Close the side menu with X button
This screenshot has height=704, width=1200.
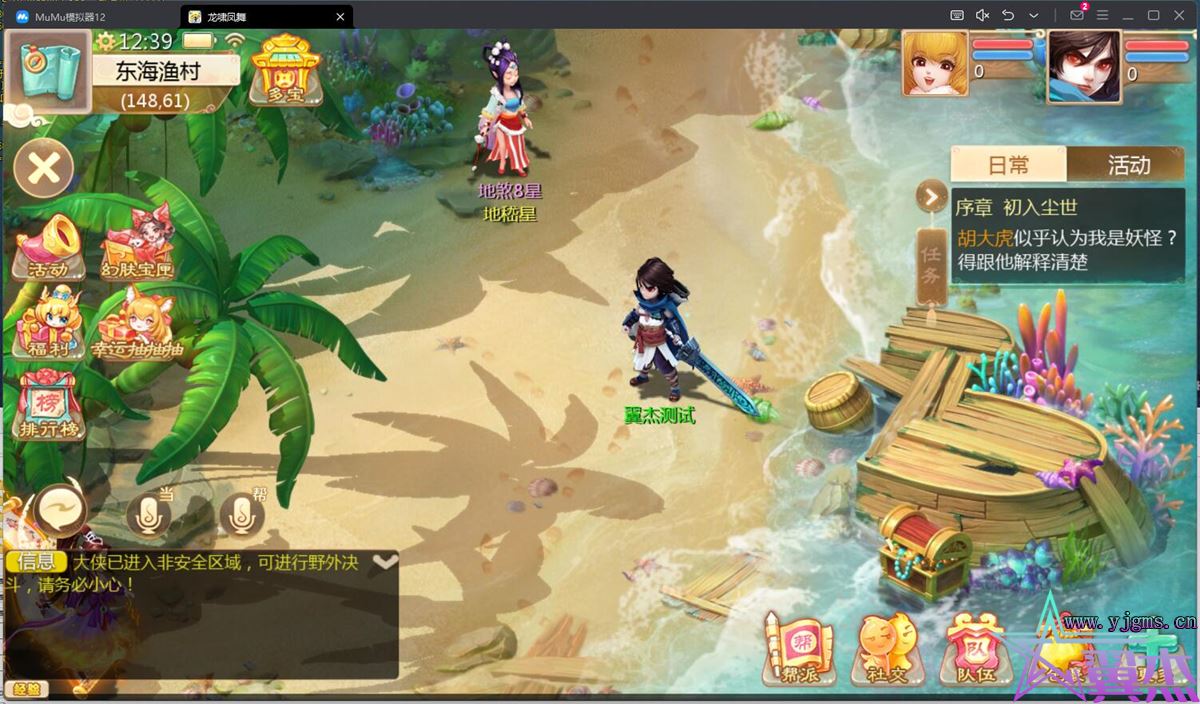point(44,168)
